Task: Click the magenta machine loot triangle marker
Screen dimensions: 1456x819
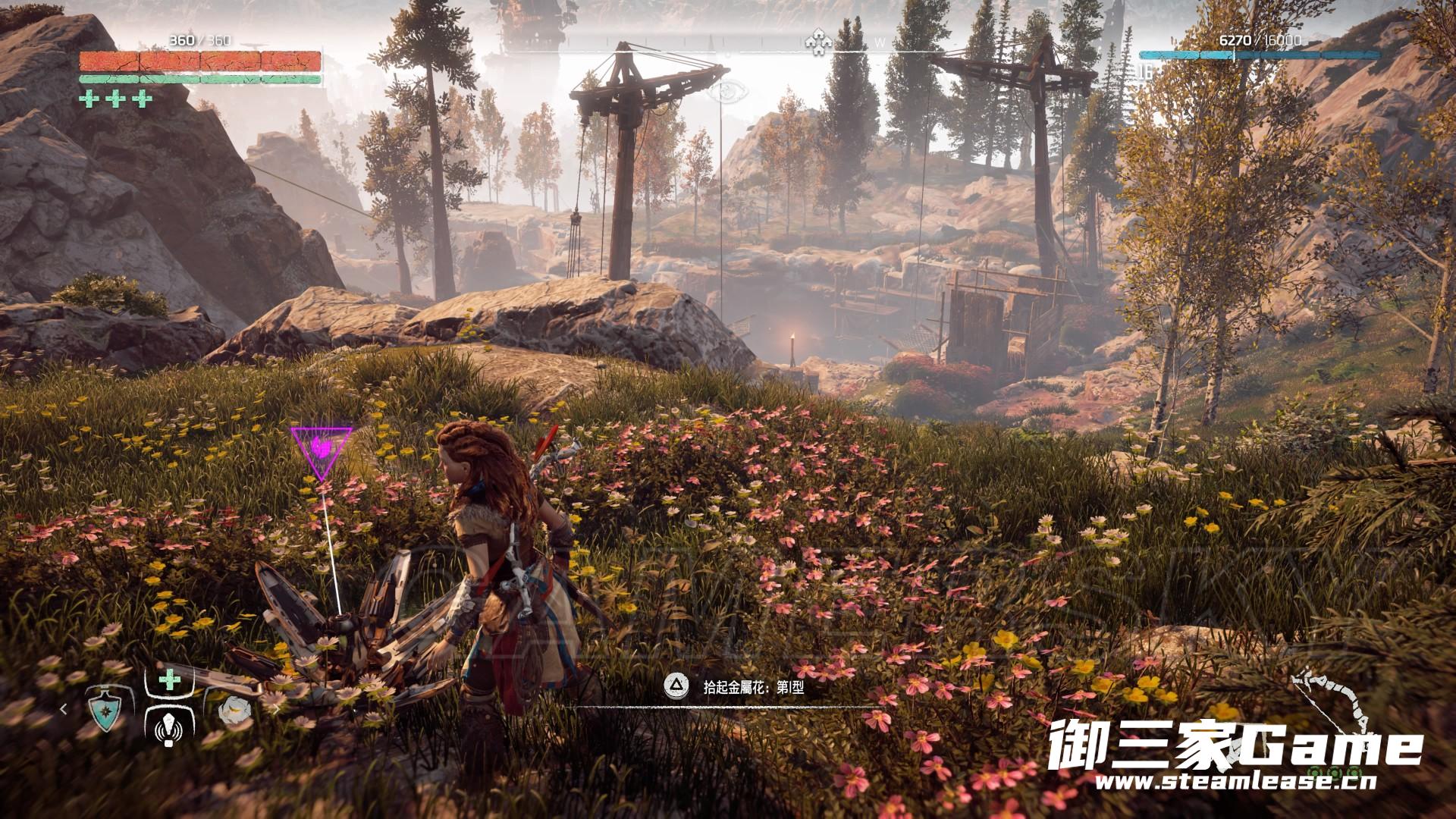Action: point(322,452)
